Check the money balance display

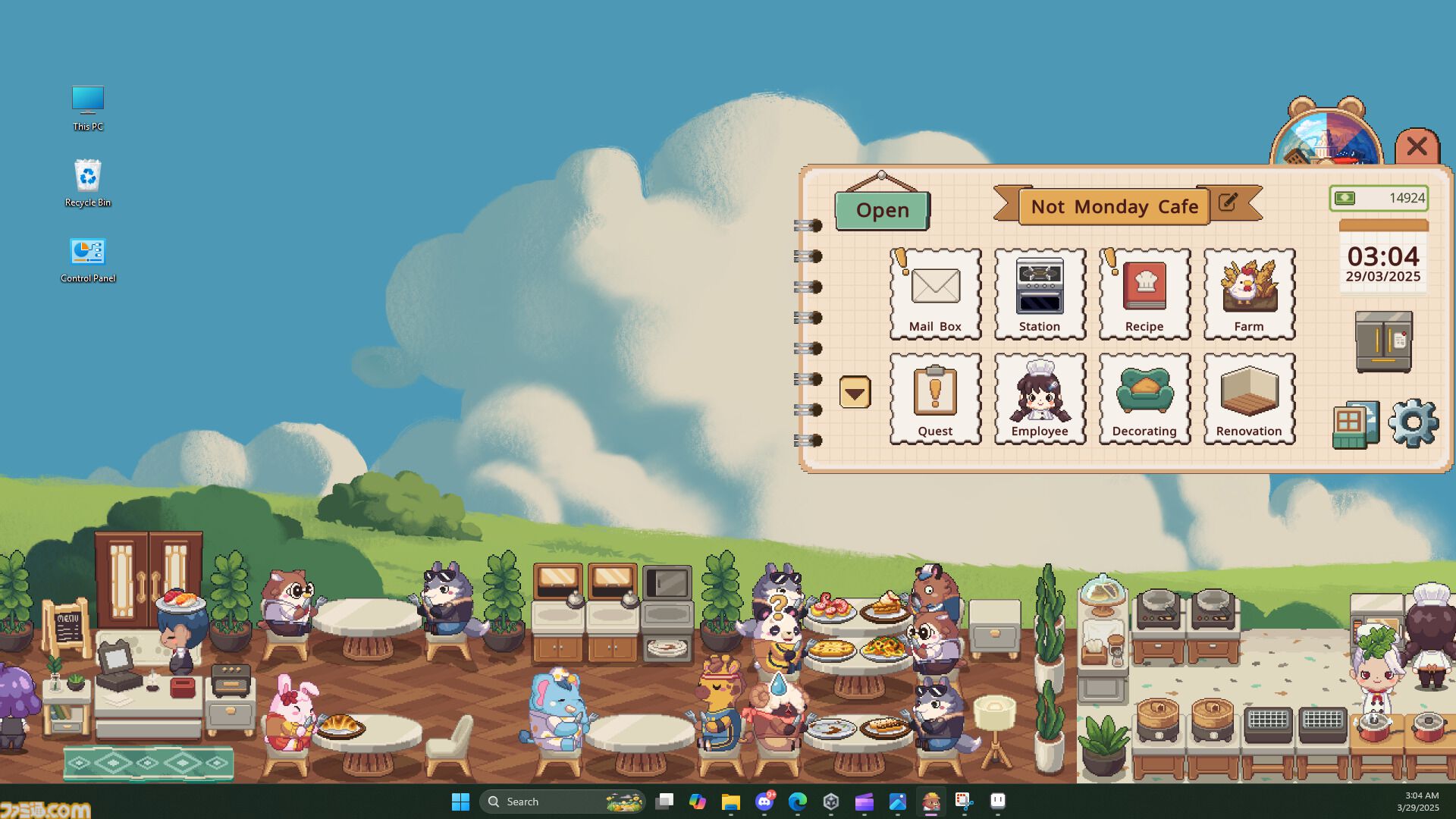click(1378, 198)
